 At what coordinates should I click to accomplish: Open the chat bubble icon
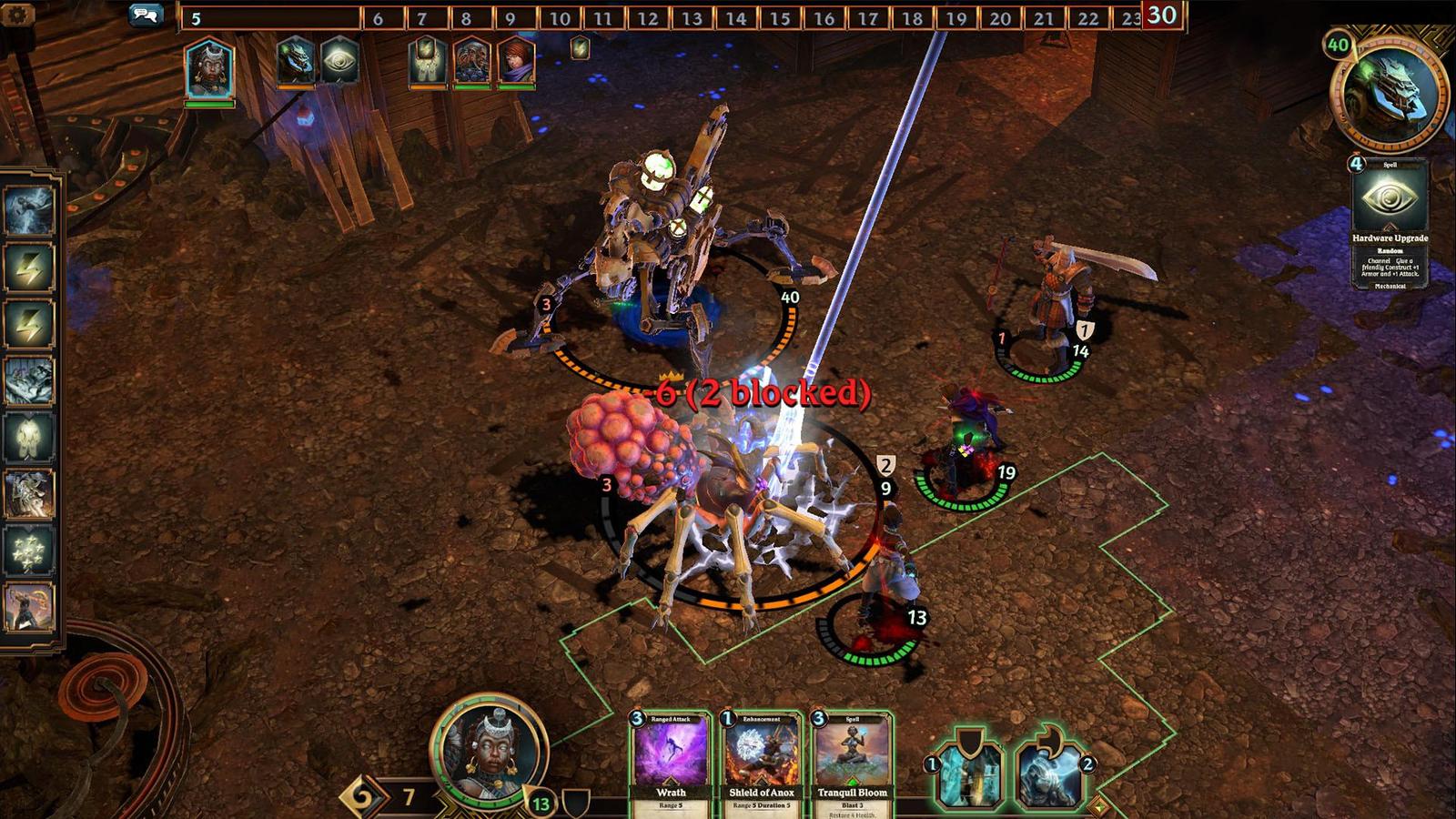point(146,14)
